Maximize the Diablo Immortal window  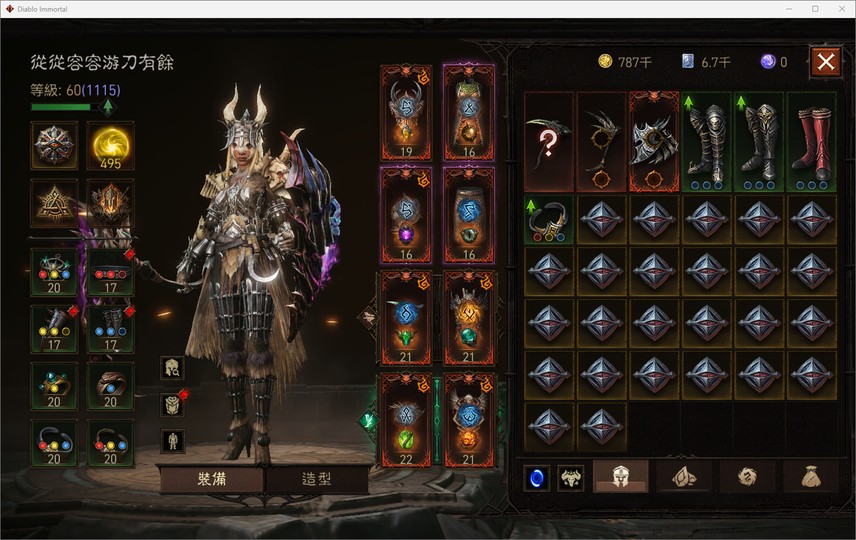[x=815, y=9]
